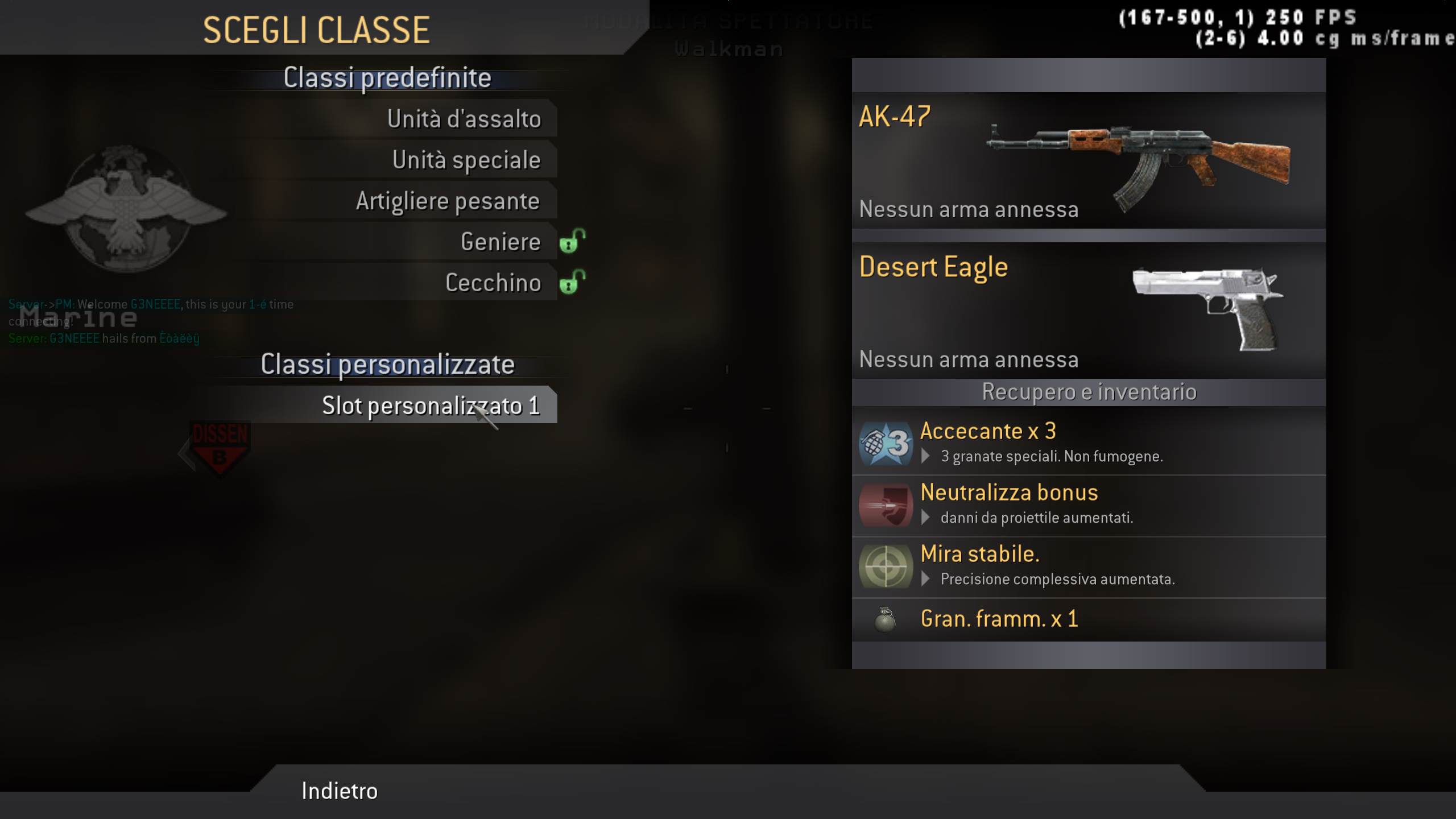Expand the Accecante grenade description arrow

pos(925,457)
